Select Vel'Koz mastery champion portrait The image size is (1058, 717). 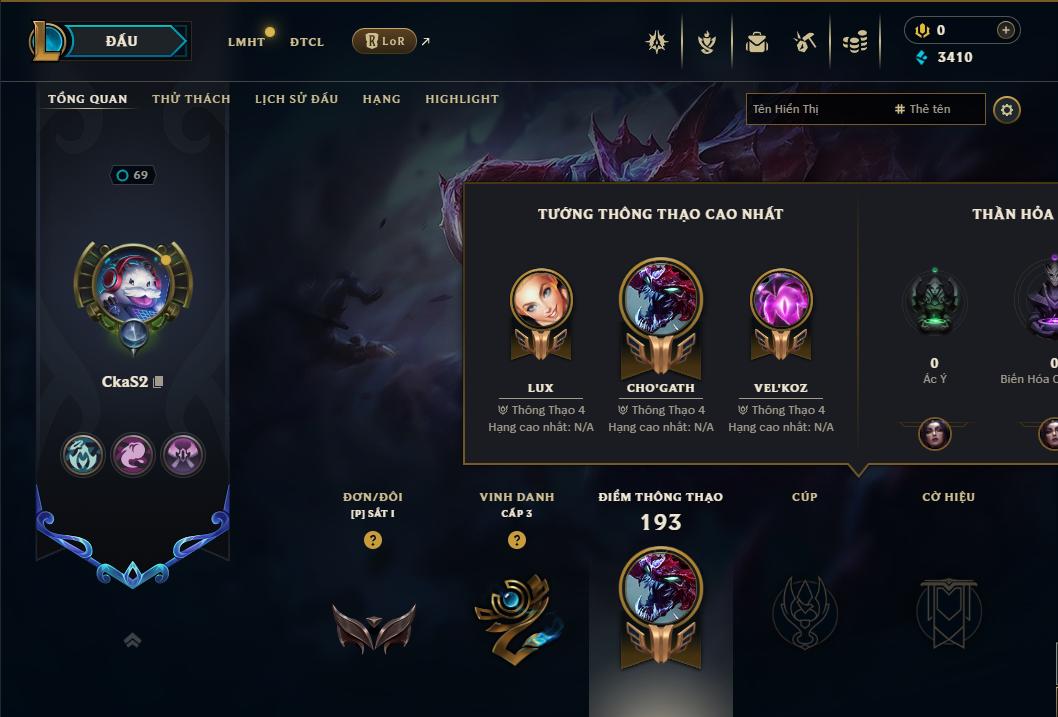[781, 300]
